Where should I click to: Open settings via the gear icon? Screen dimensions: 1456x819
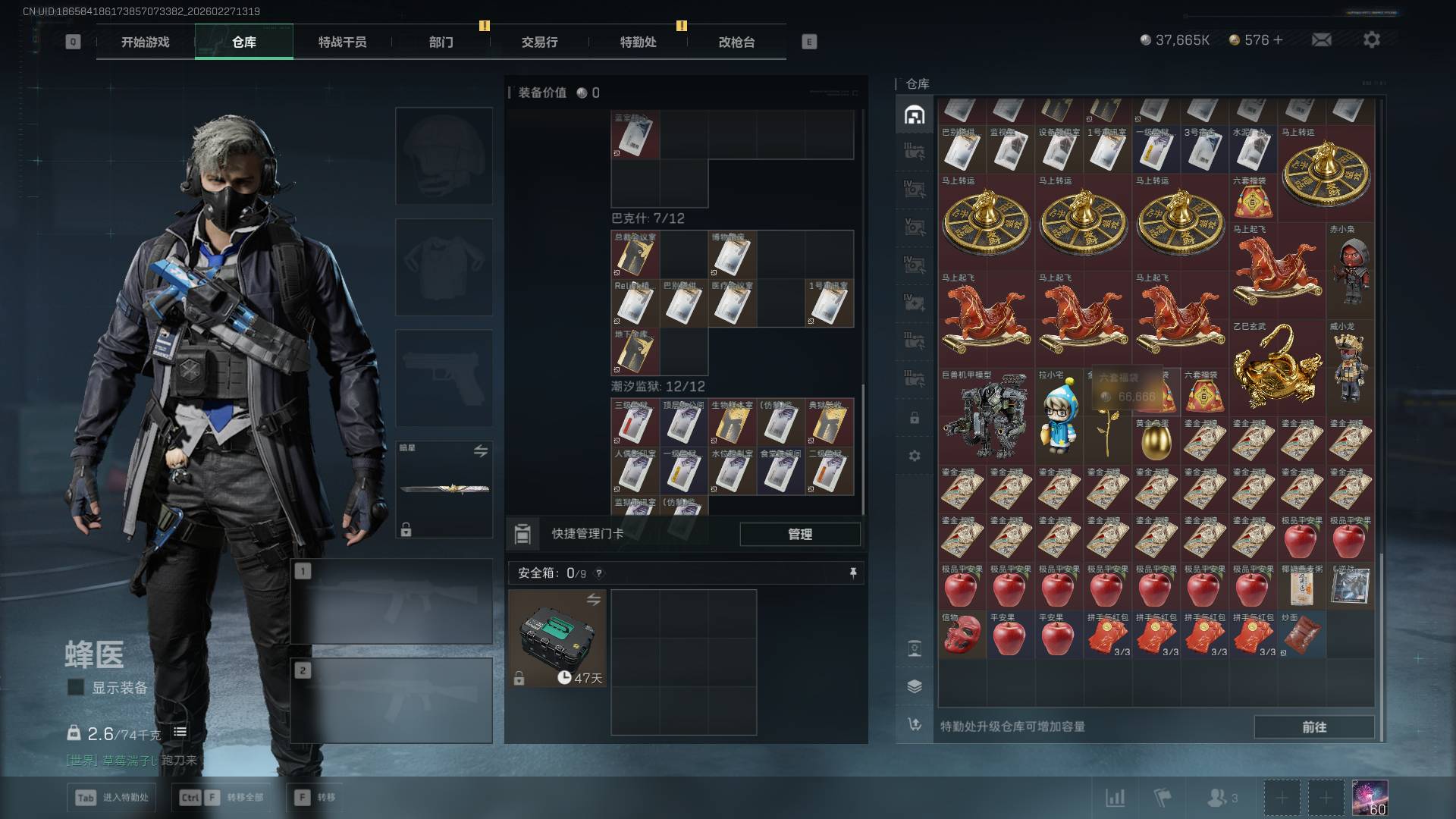[x=1371, y=39]
